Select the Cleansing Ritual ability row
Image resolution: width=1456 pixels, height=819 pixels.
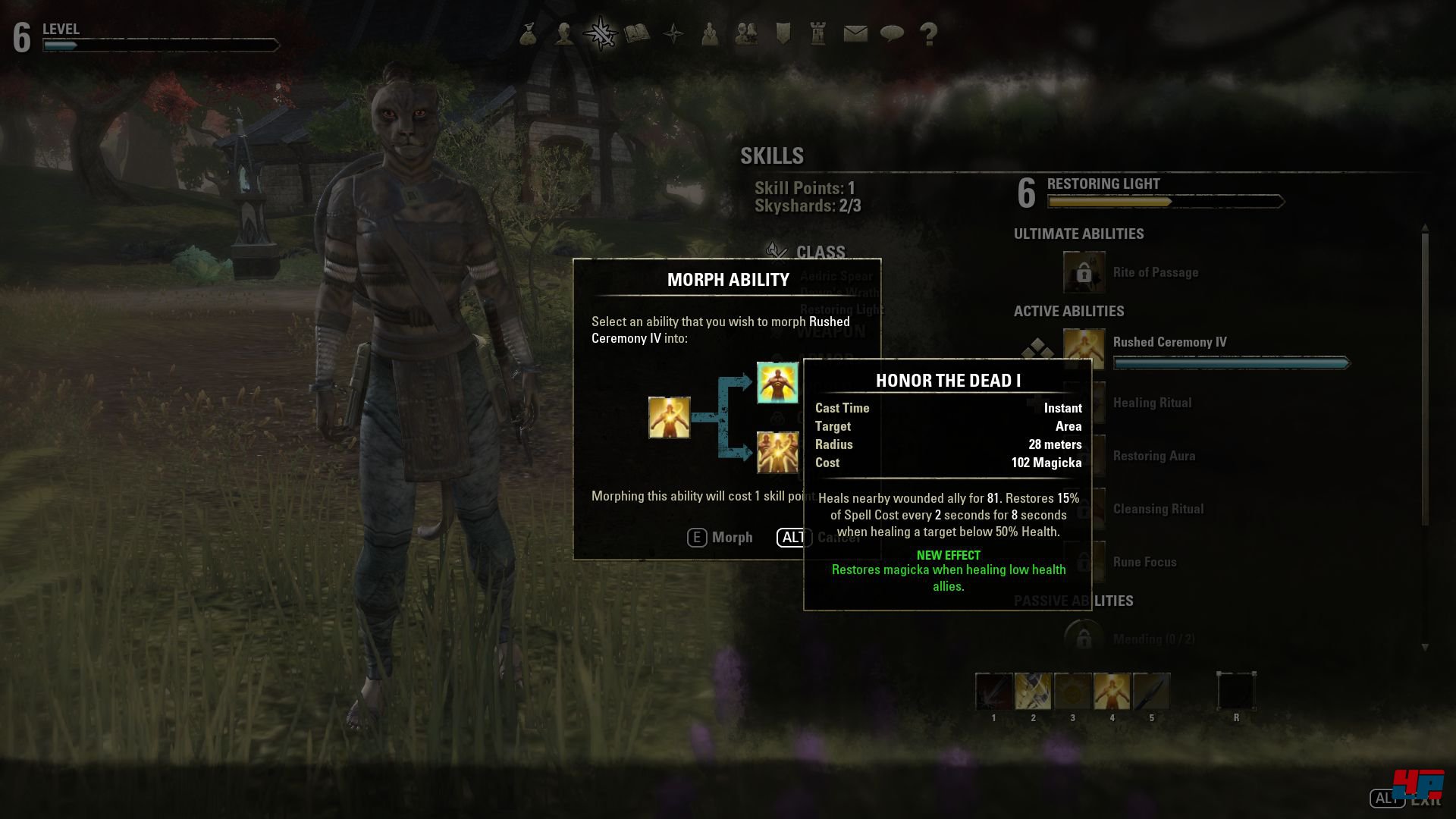(x=1158, y=509)
